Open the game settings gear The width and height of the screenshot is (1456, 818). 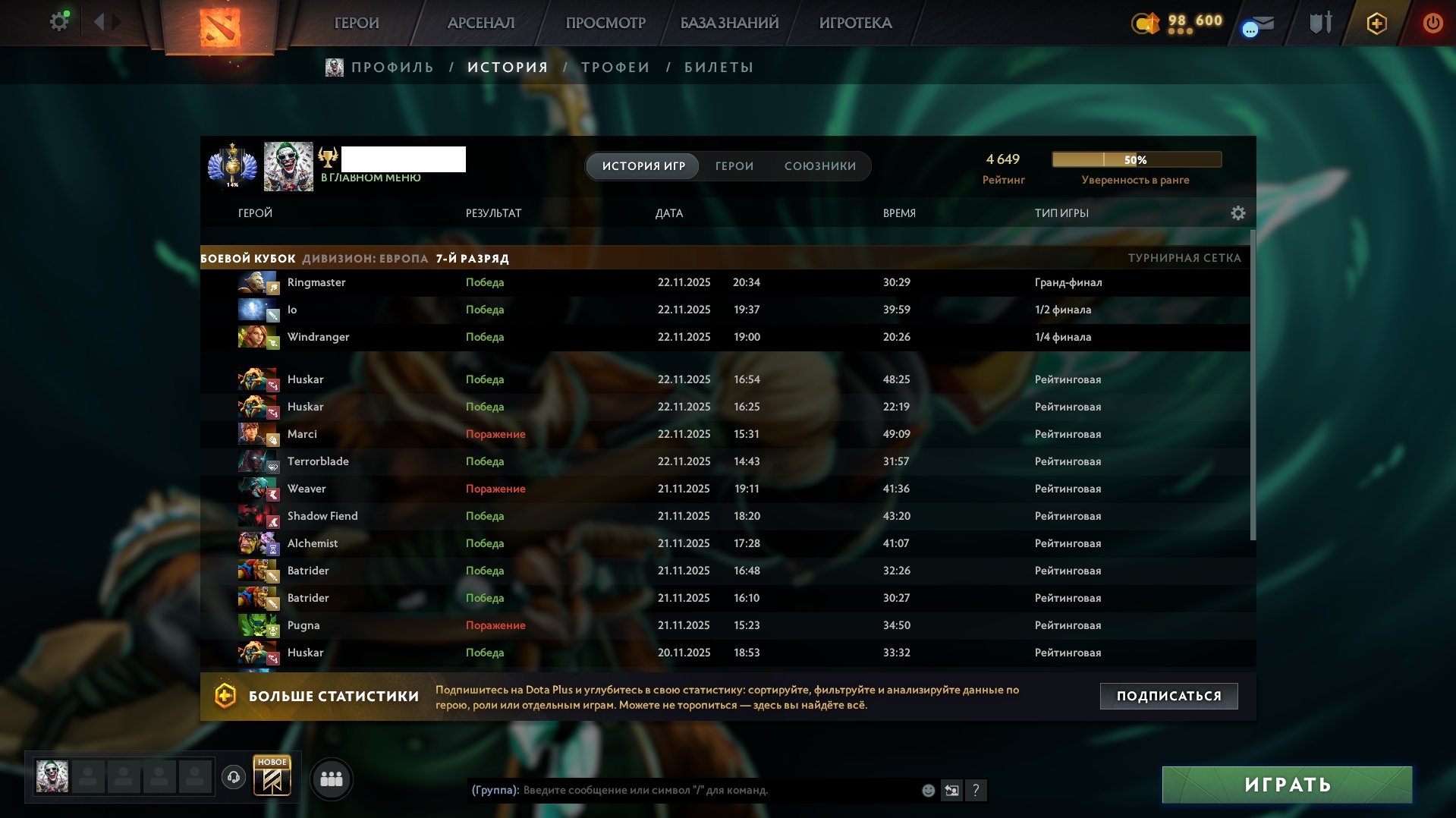coord(58,21)
